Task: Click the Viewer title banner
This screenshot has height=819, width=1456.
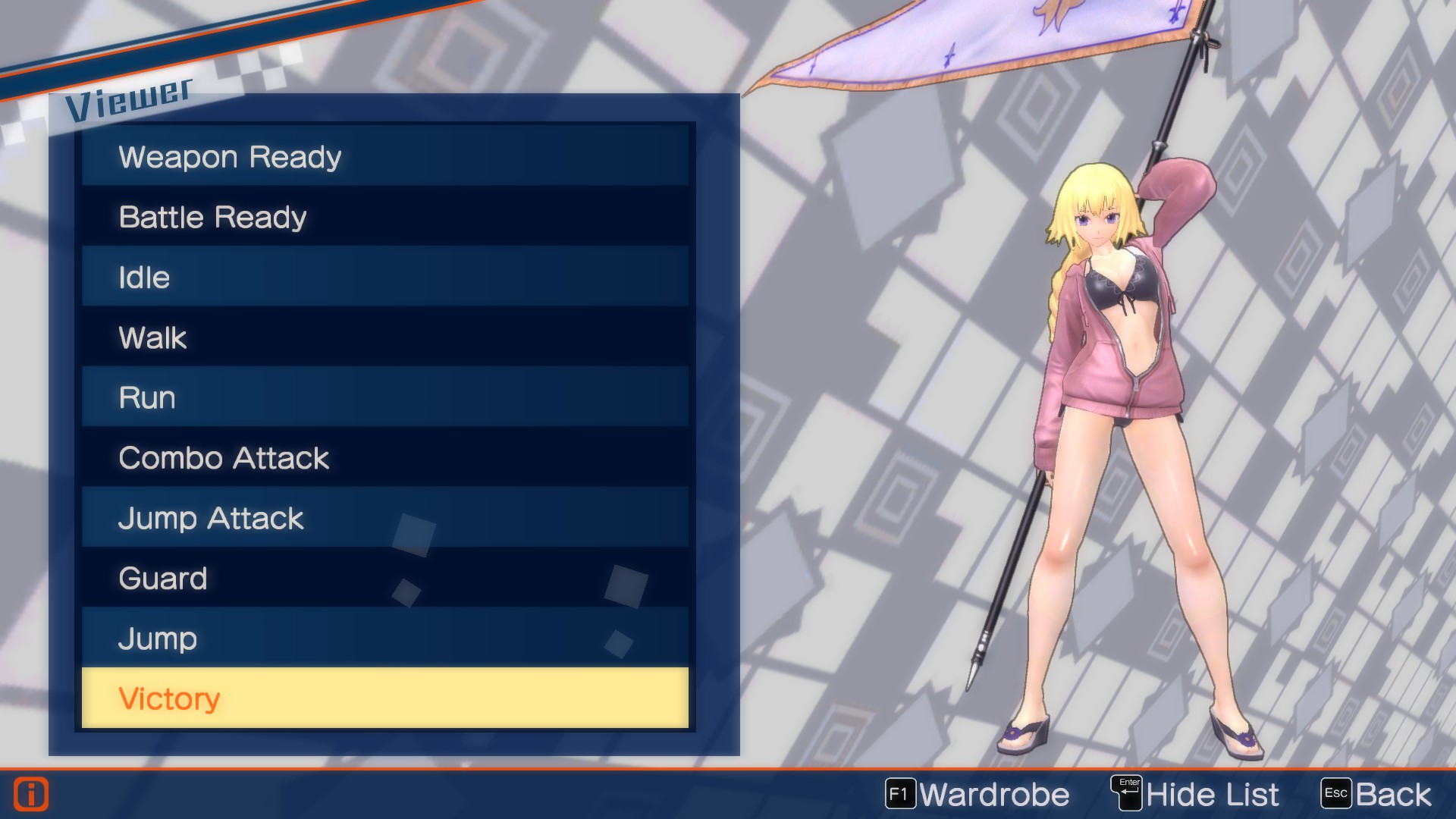Action: point(129,97)
